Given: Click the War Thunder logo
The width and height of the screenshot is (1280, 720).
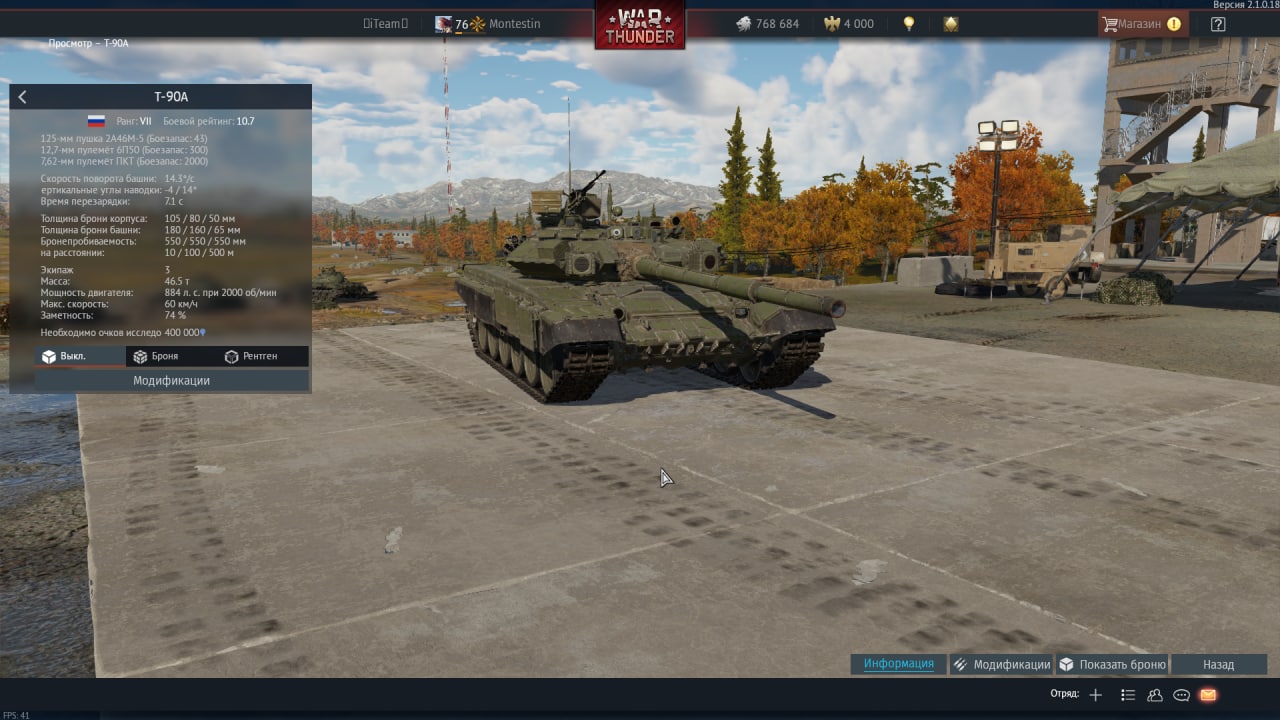Looking at the screenshot, I should point(640,25).
